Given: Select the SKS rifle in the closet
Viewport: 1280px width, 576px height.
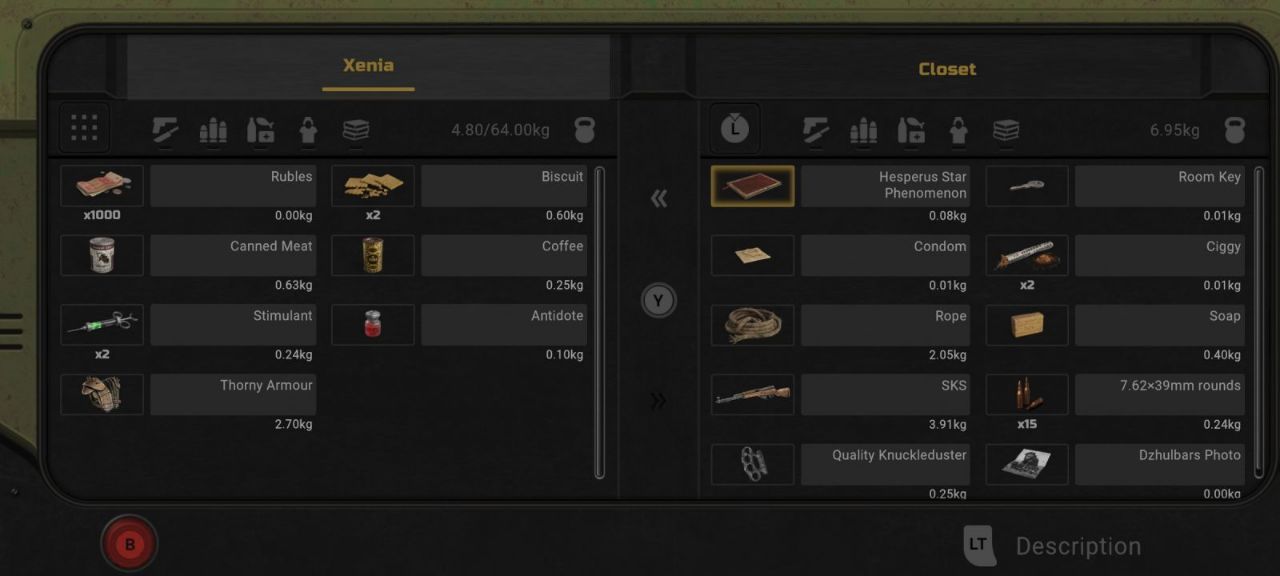Looking at the screenshot, I should coord(753,394).
